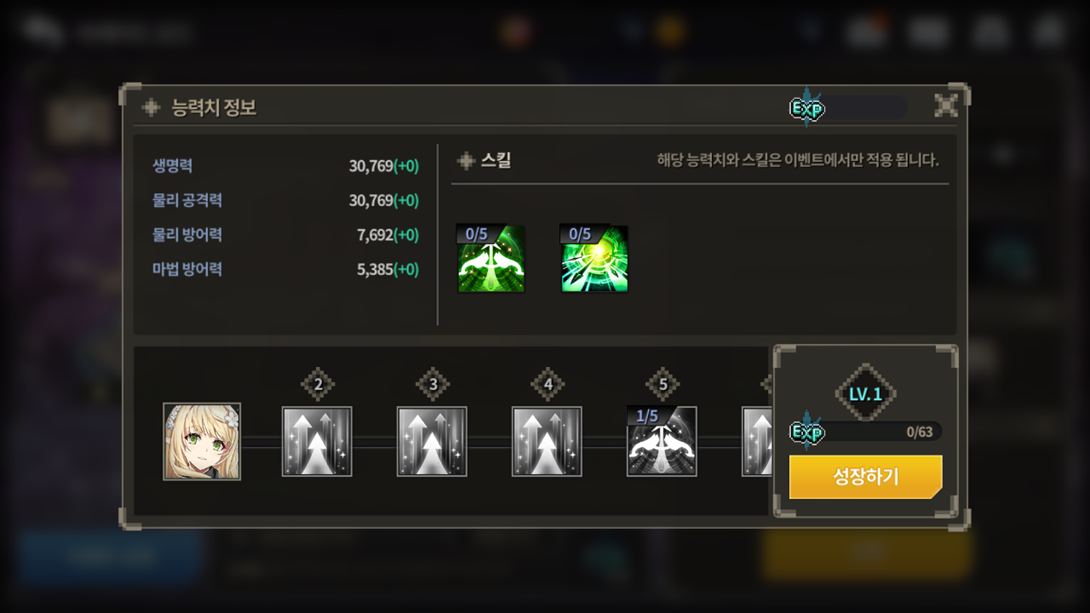This screenshot has height=613, width=1090.
Task: Select the level 5 skill node marked 1/5
Action: 662,442
